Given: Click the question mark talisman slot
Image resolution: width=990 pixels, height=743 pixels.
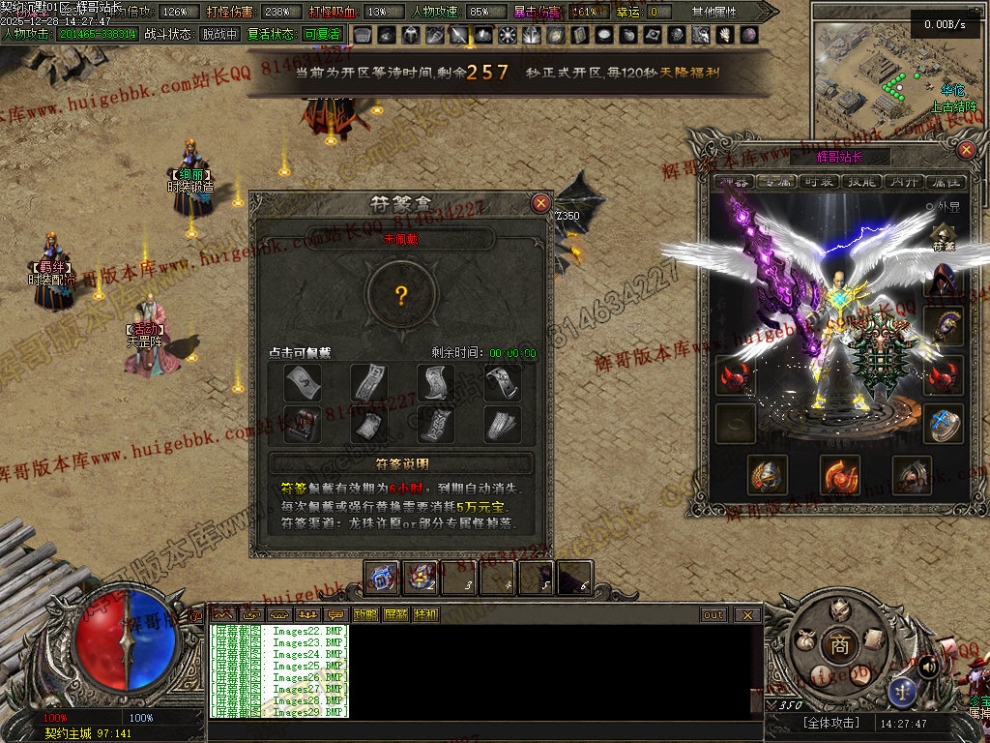Looking at the screenshot, I should pos(401,295).
